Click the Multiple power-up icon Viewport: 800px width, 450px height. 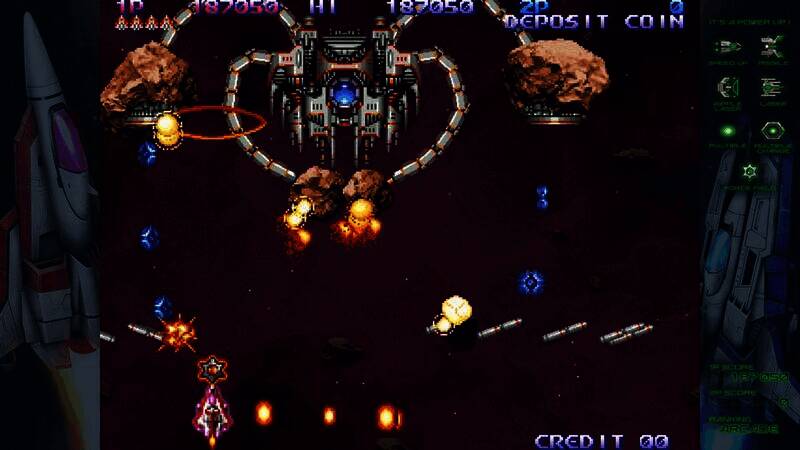(728, 130)
